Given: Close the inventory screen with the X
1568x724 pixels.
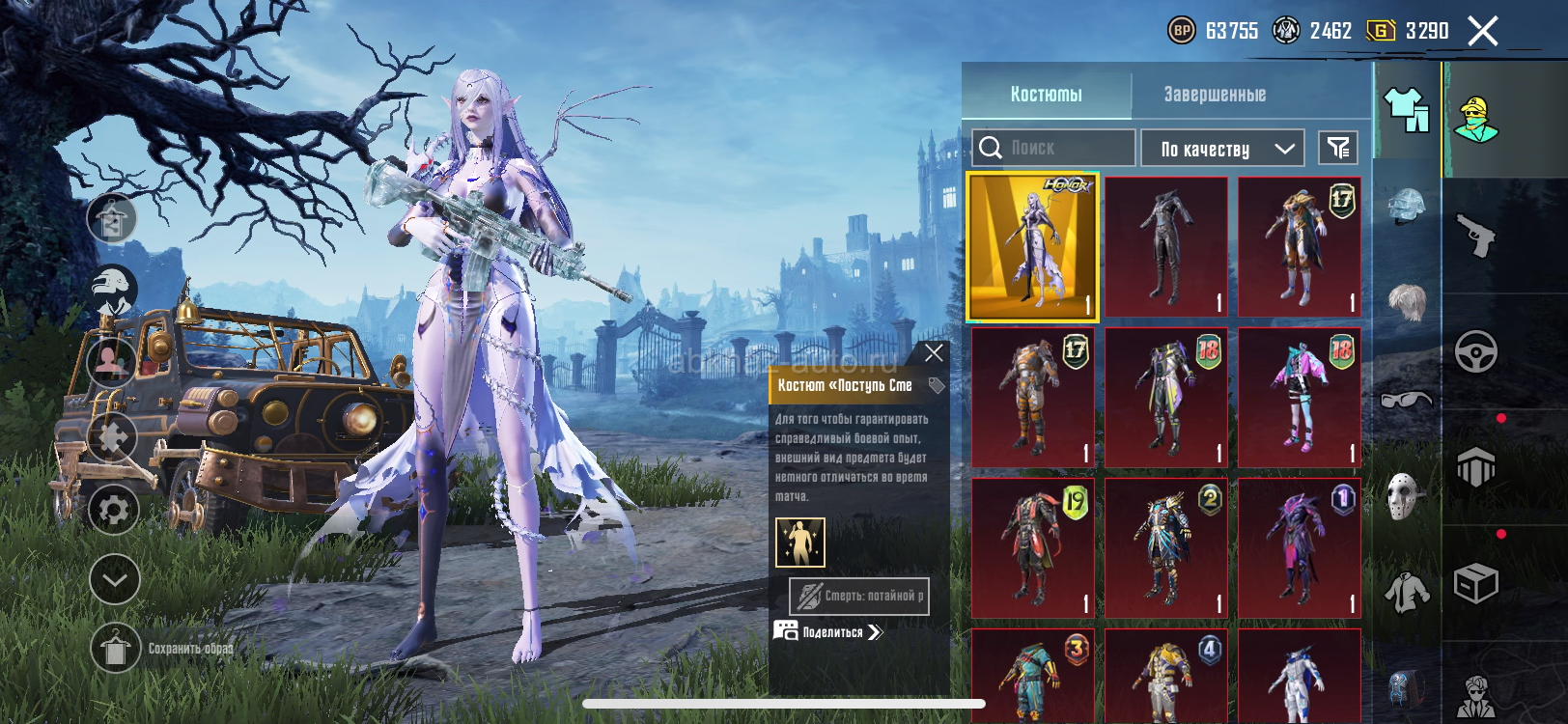Looking at the screenshot, I should (1483, 32).
